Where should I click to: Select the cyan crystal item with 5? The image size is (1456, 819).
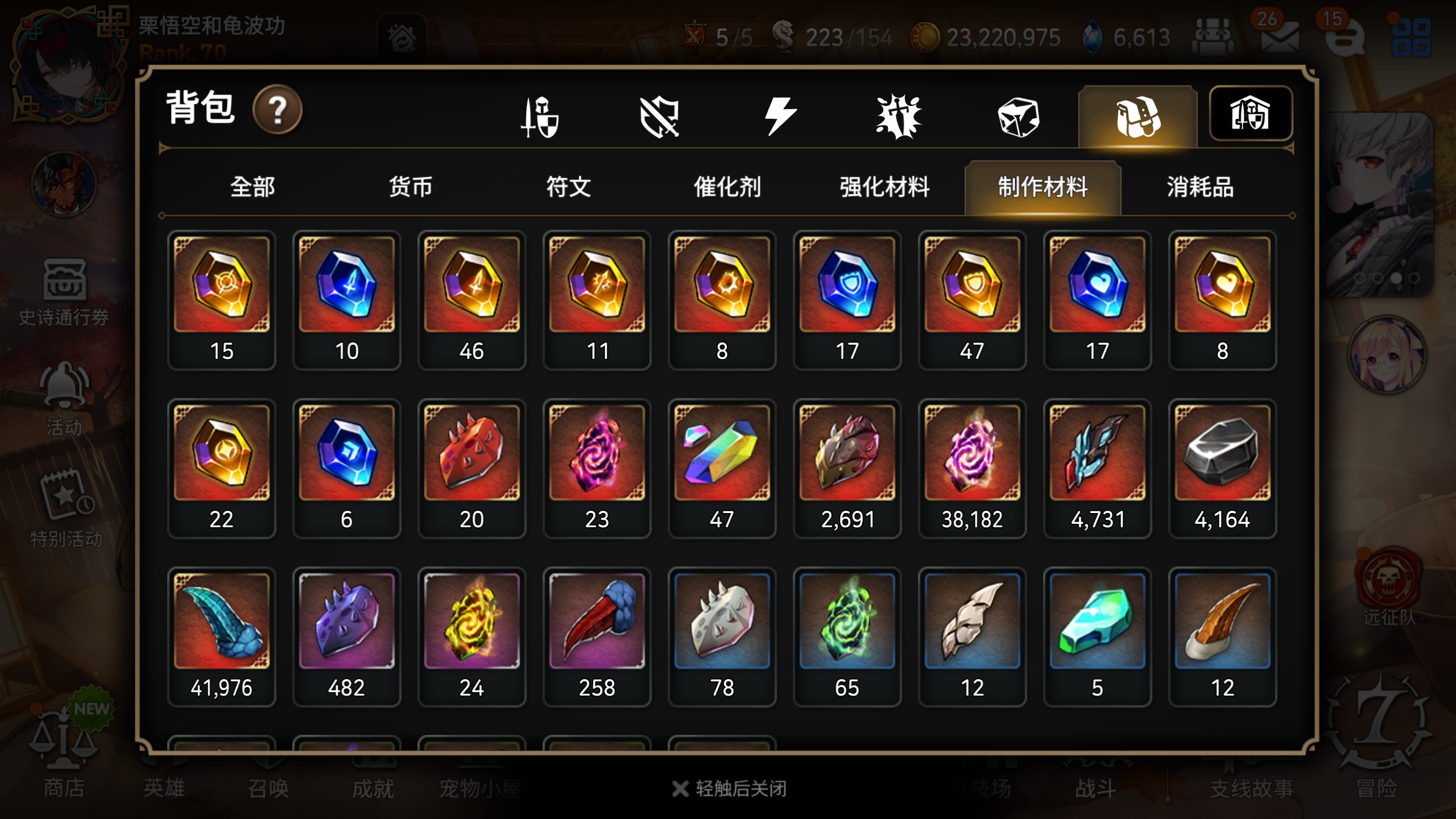click(1097, 636)
